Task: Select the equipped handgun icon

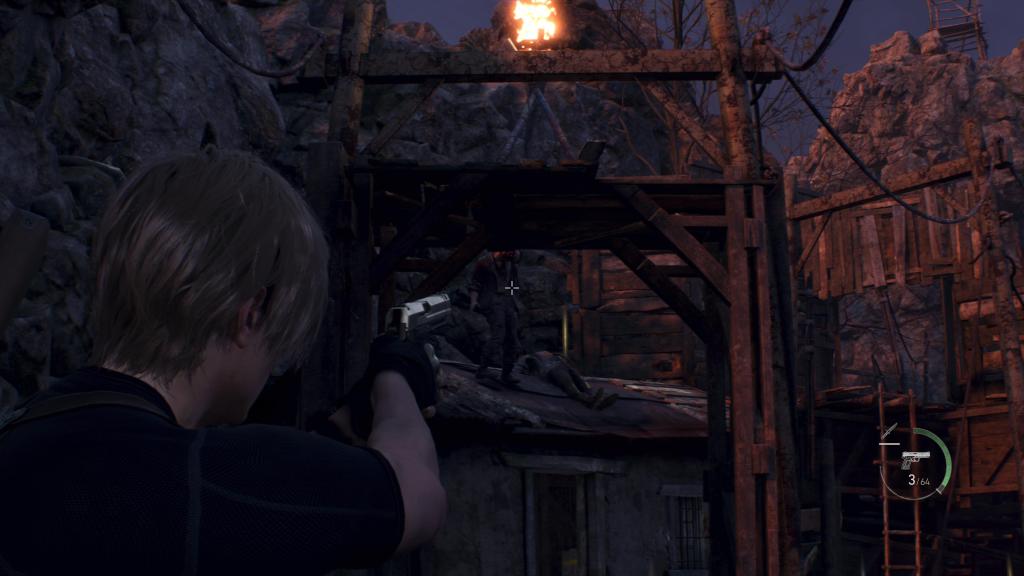Action: click(915, 459)
